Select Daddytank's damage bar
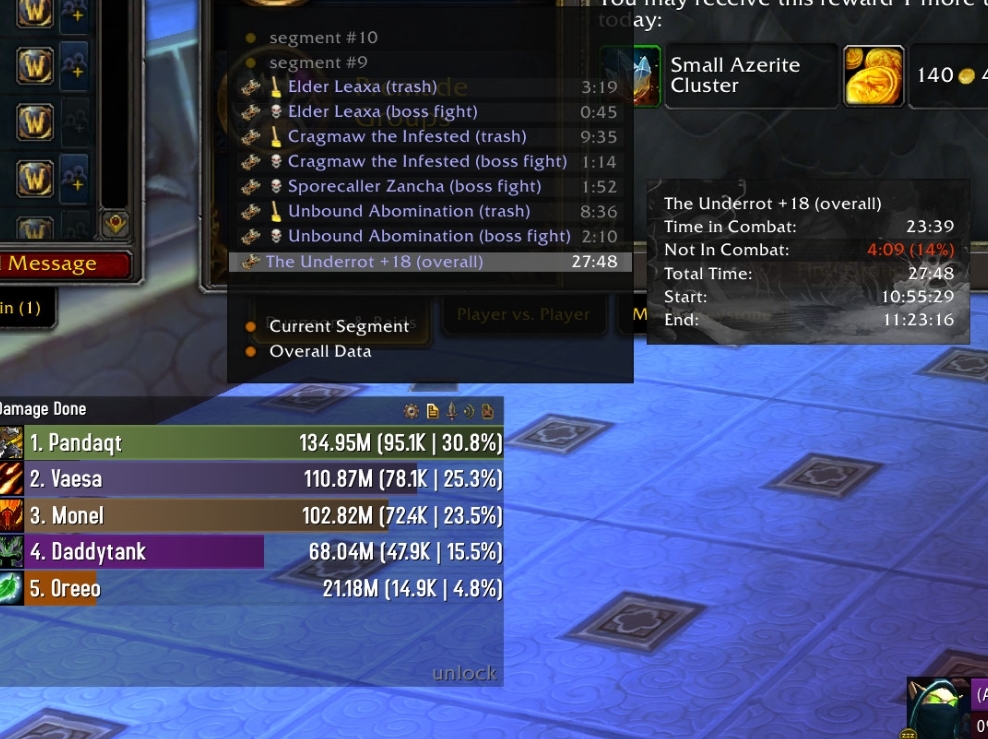 pyautogui.click(x=252, y=552)
